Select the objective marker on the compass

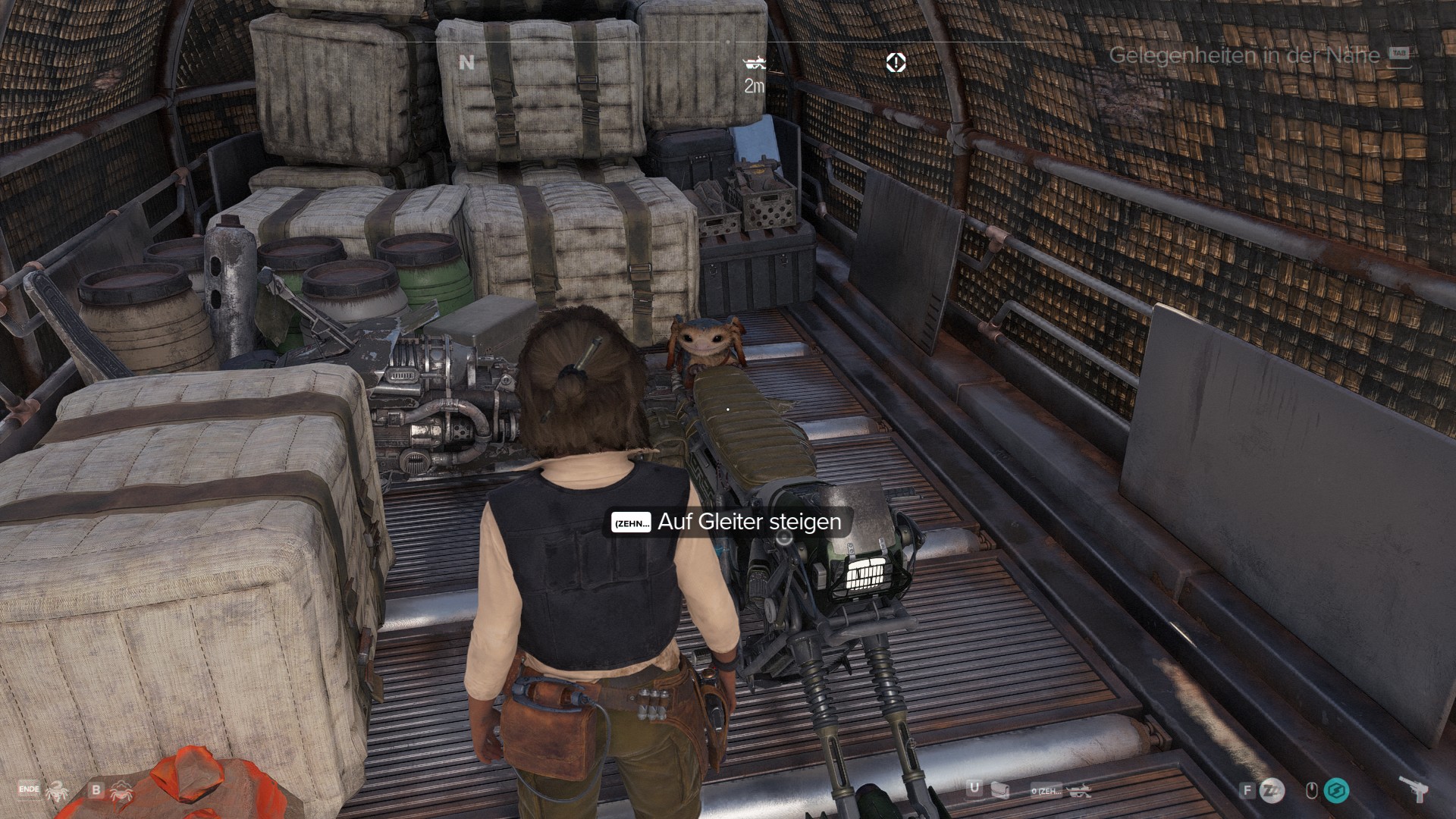[896, 62]
